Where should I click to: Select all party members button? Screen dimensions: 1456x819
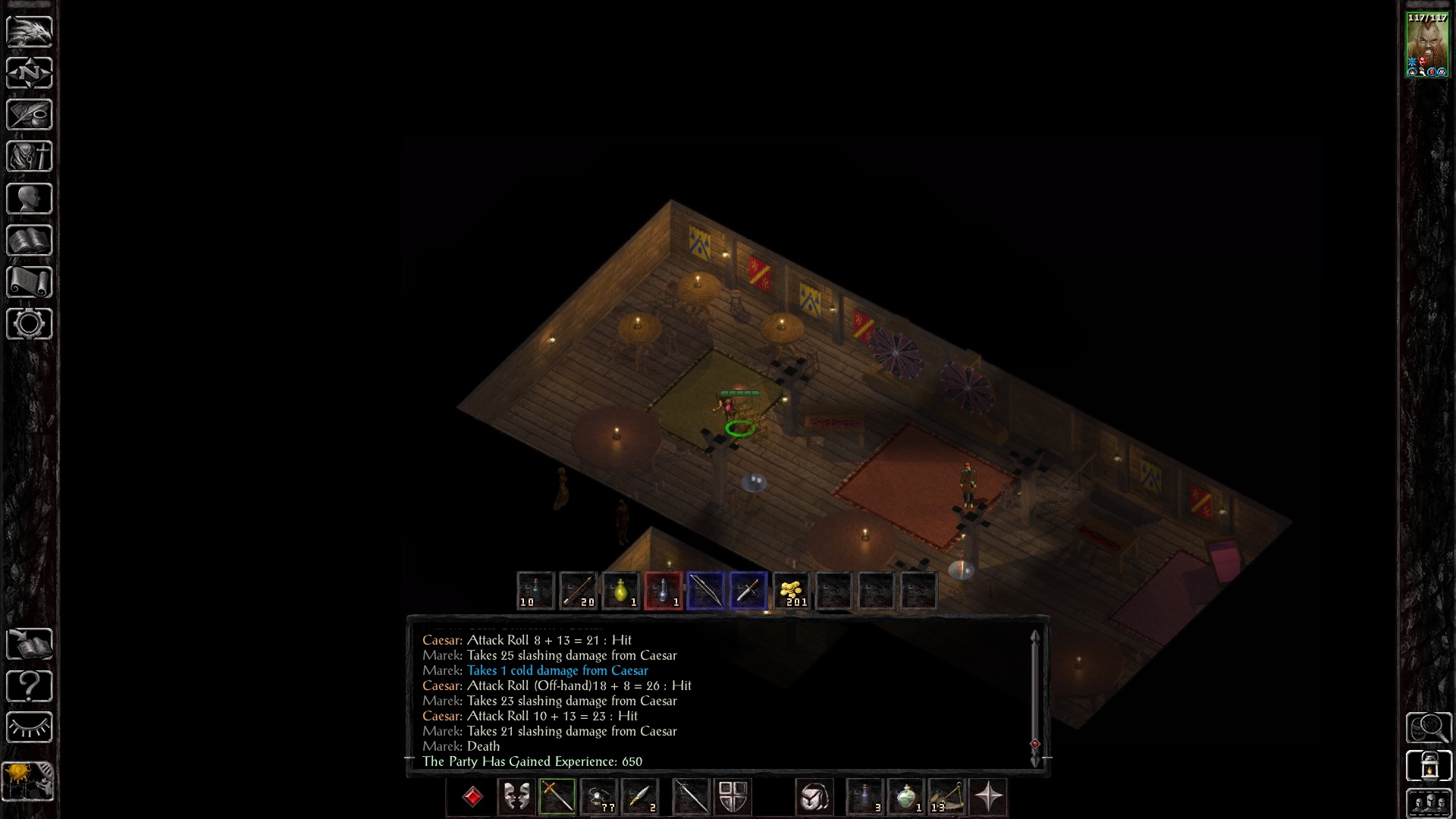[1429, 804]
